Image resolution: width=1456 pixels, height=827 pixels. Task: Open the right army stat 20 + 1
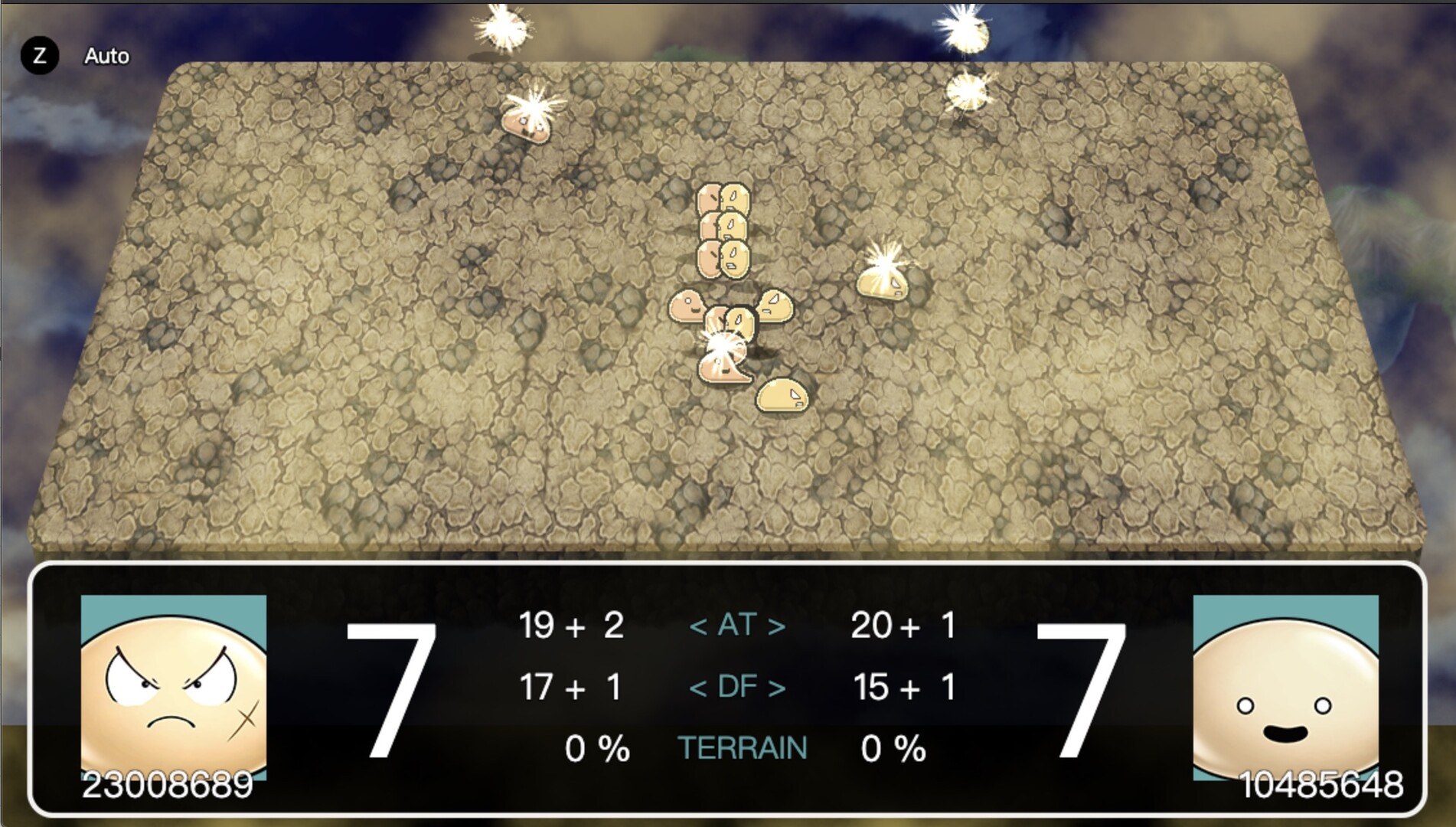click(x=903, y=626)
